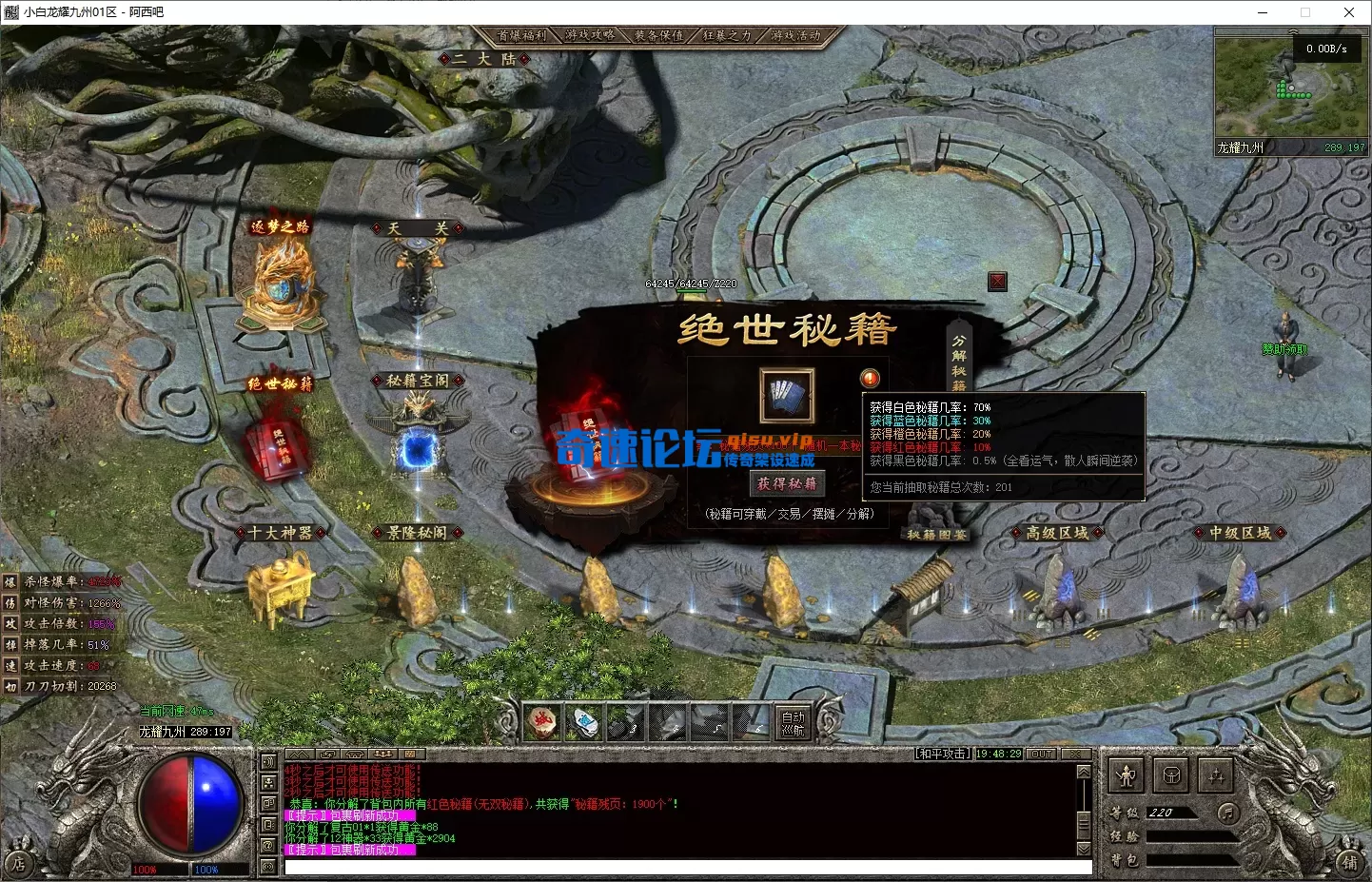1372x882 pixels.
Task: Open the 背包 bag icon at bottom right
Action: click(x=1171, y=775)
